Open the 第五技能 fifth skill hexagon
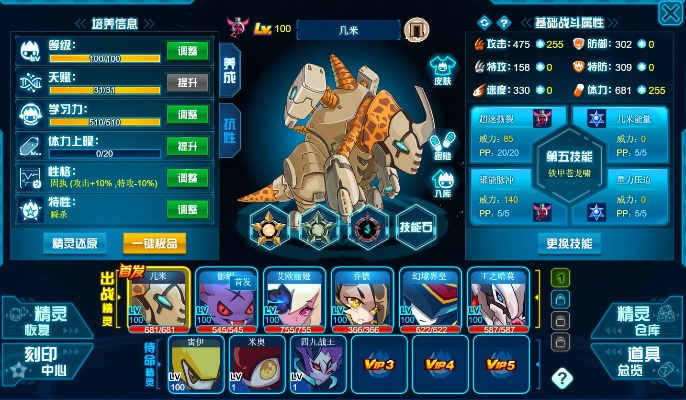The width and height of the screenshot is (686, 400). [x=570, y=162]
